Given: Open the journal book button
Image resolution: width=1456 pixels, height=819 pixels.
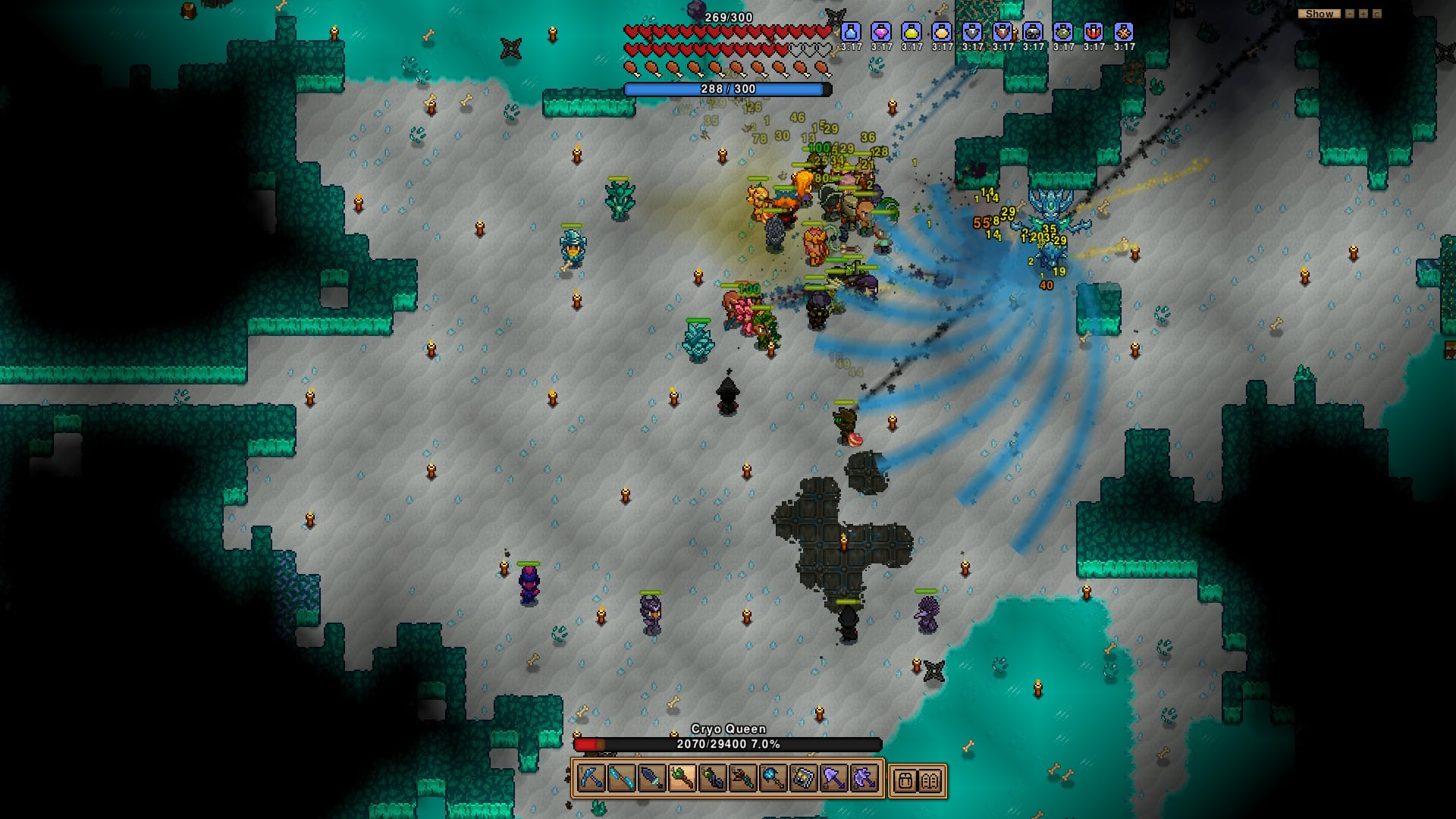Looking at the screenshot, I should click(x=931, y=780).
